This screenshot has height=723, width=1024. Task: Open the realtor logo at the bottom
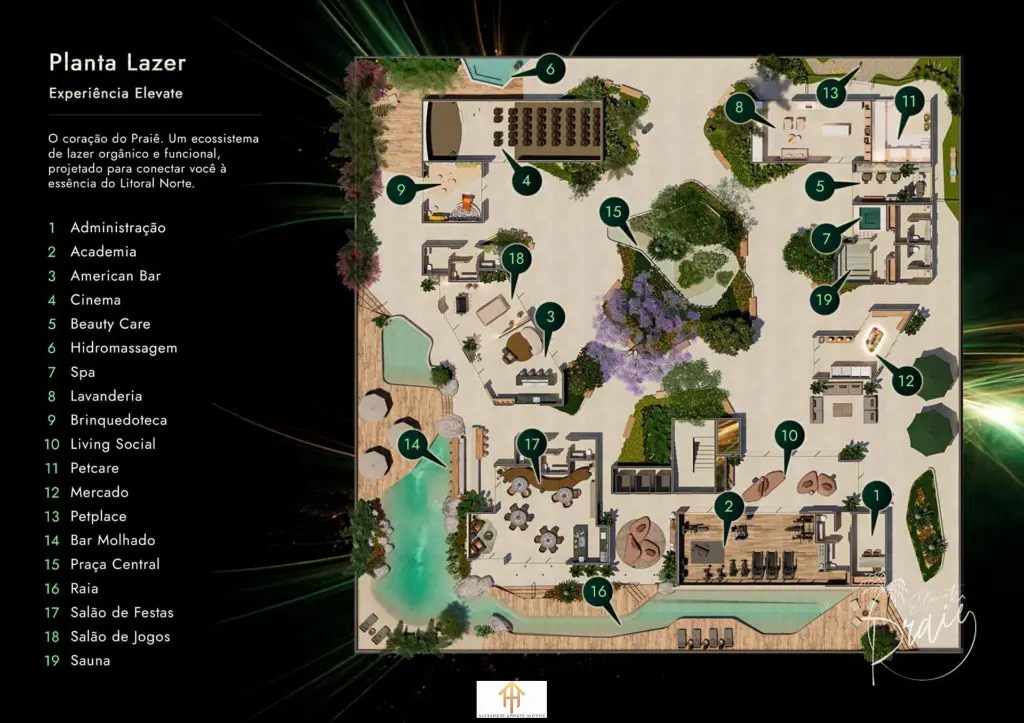point(511,698)
